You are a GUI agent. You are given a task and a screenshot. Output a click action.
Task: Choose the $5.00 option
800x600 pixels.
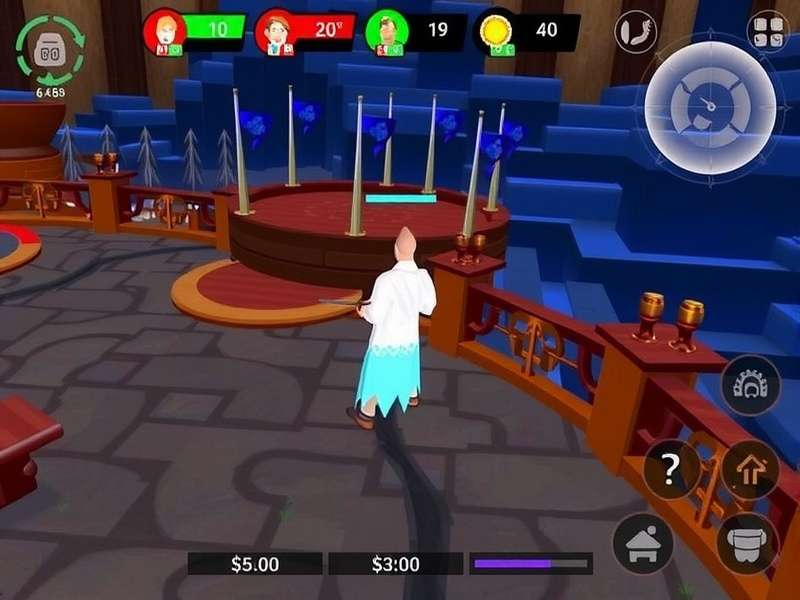(x=255, y=564)
